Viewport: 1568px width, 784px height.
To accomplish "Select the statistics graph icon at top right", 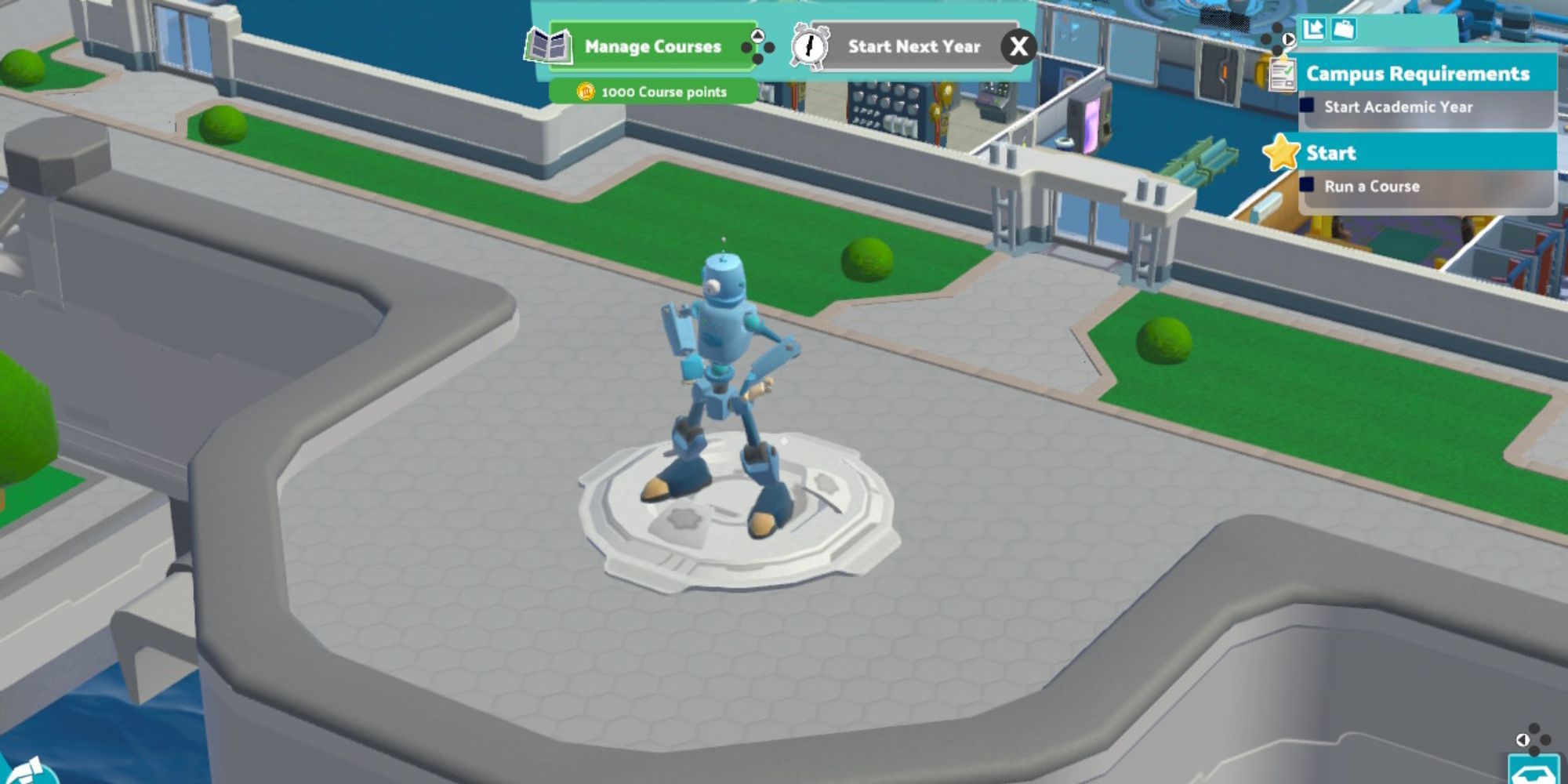I will coord(1313,29).
